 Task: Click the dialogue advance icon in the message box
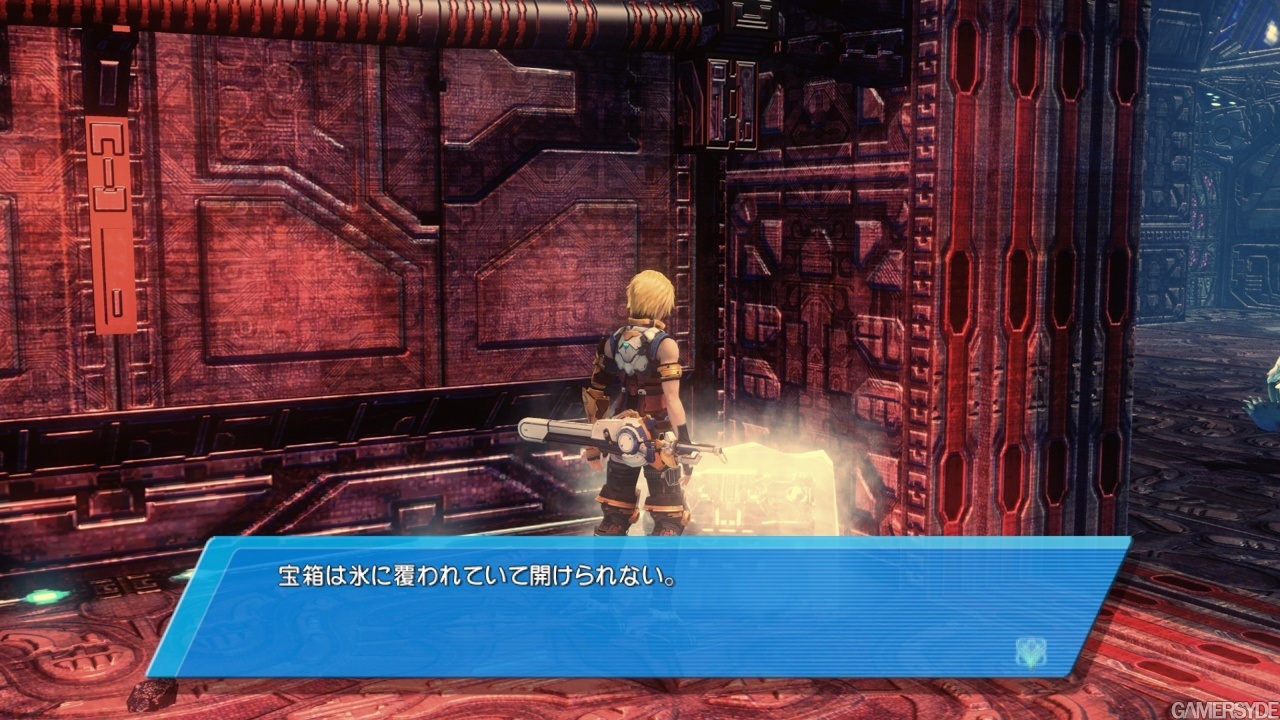(1030, 652)
